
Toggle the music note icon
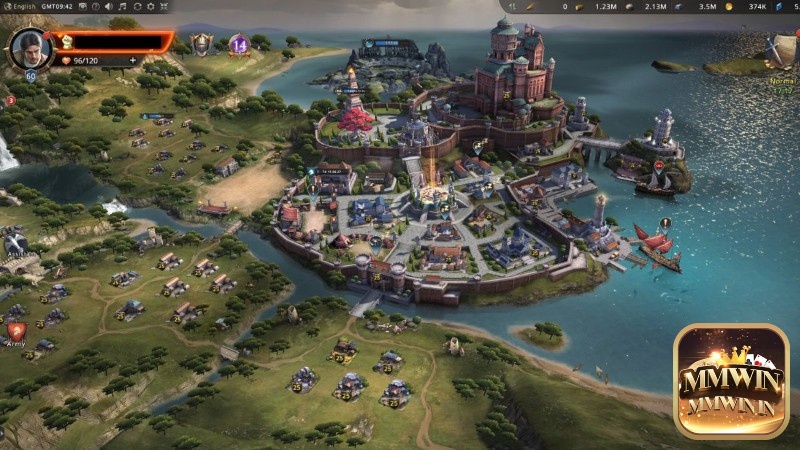(120, 6)
